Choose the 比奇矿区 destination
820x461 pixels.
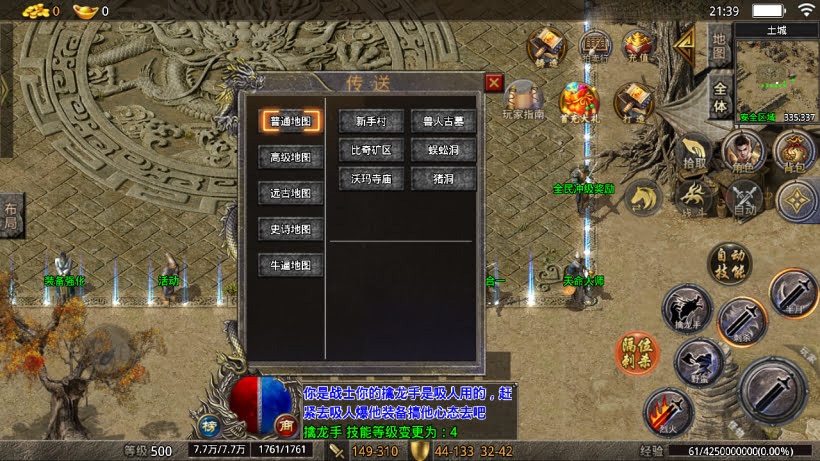[x=371, y=151]
